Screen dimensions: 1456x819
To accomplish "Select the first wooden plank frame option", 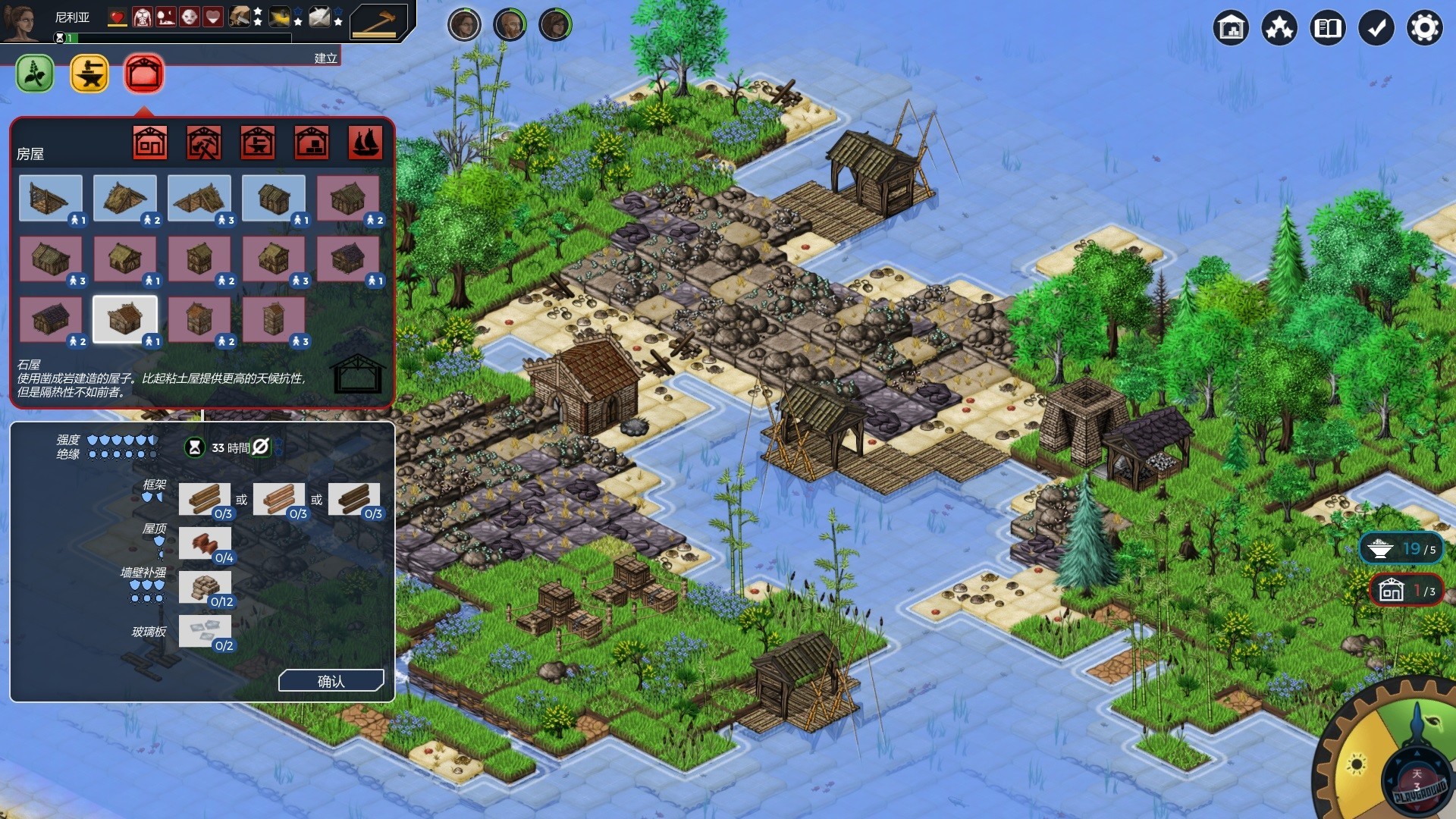I will (x=206, y=499).
